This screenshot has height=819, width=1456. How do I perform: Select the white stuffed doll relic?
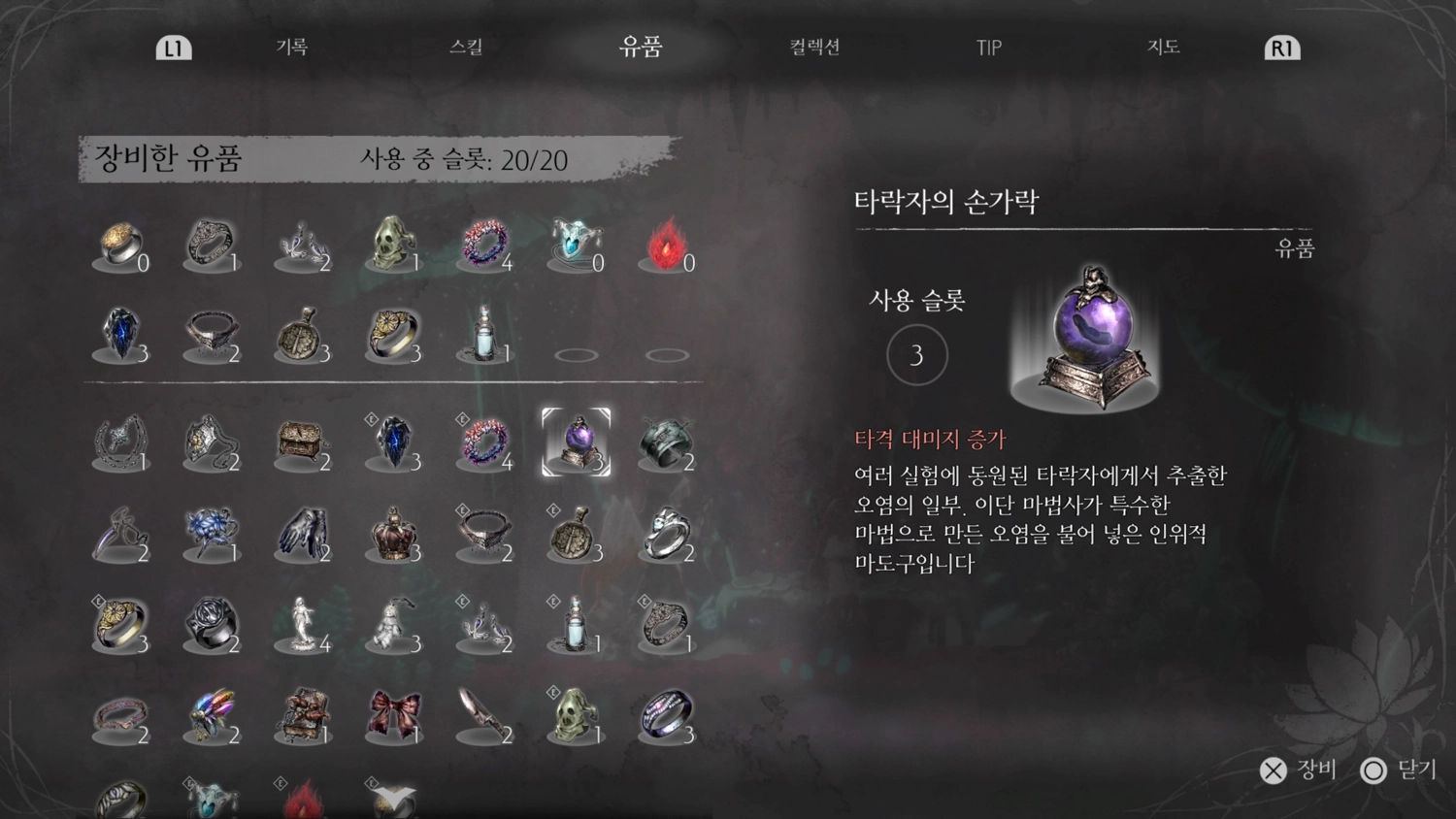pos(393,623)
